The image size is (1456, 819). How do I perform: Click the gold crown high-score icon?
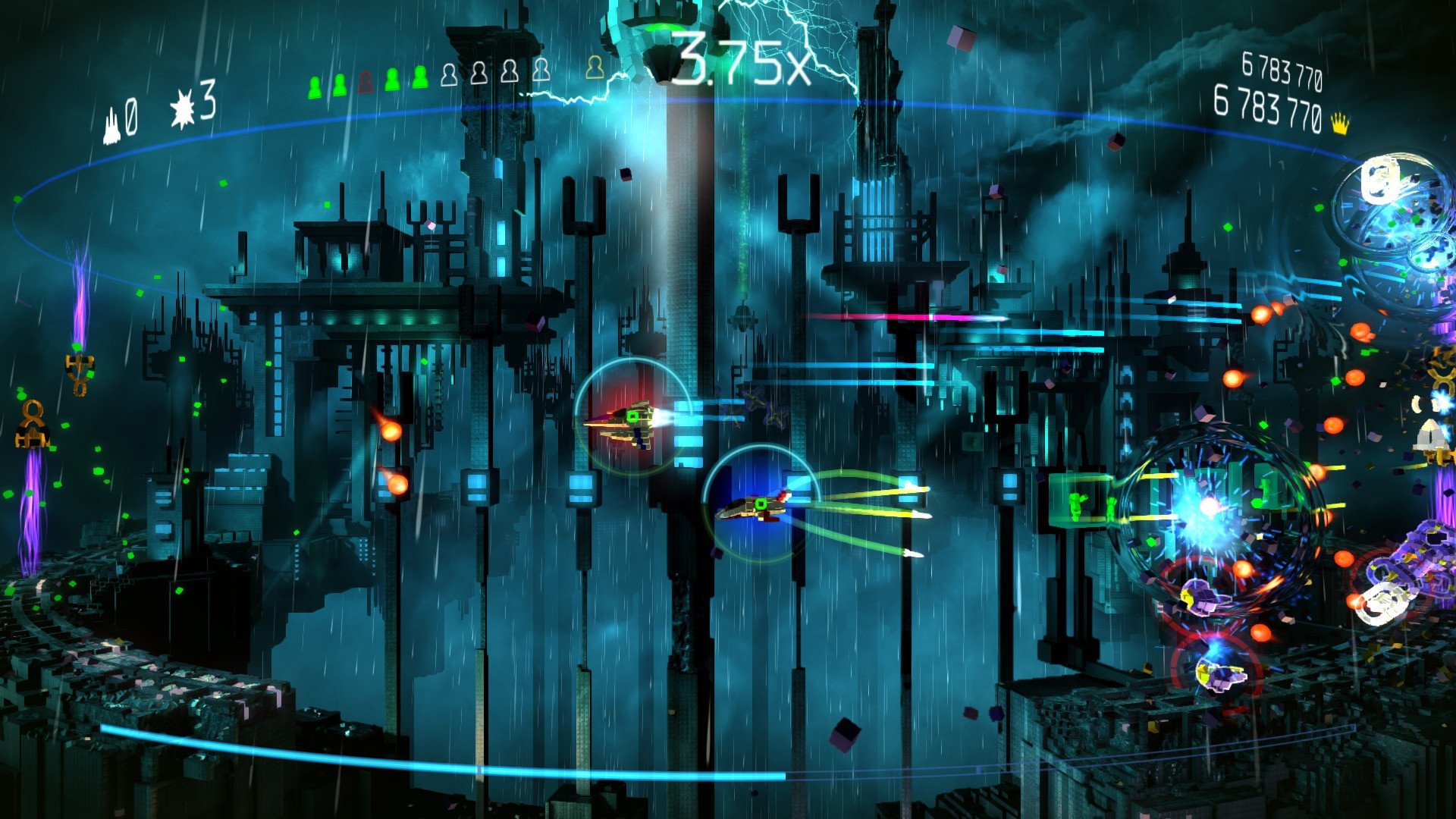point(1341,124)
